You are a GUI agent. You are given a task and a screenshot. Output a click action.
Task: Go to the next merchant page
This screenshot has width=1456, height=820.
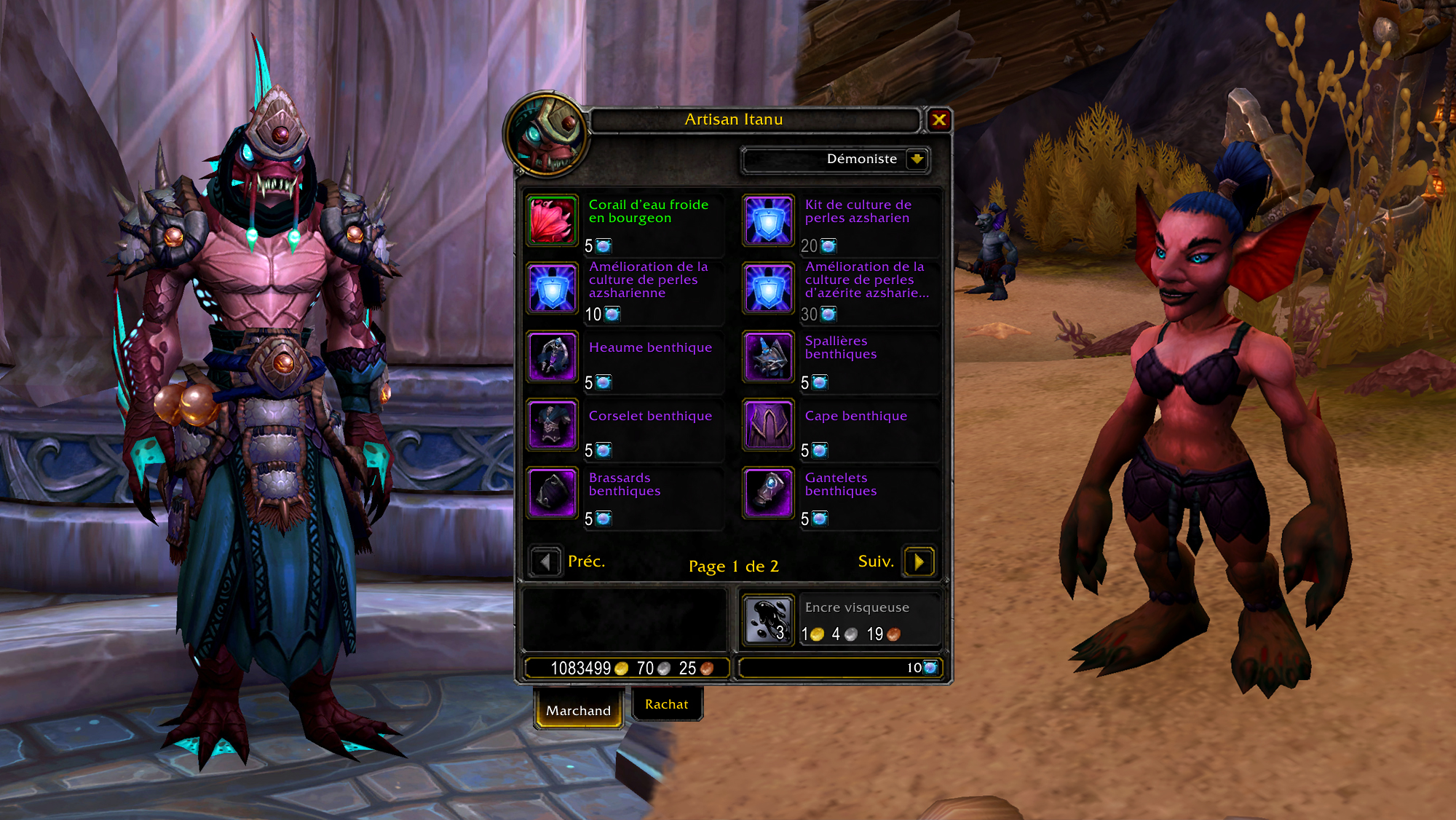pyautogui.click(x=919, y=561)
